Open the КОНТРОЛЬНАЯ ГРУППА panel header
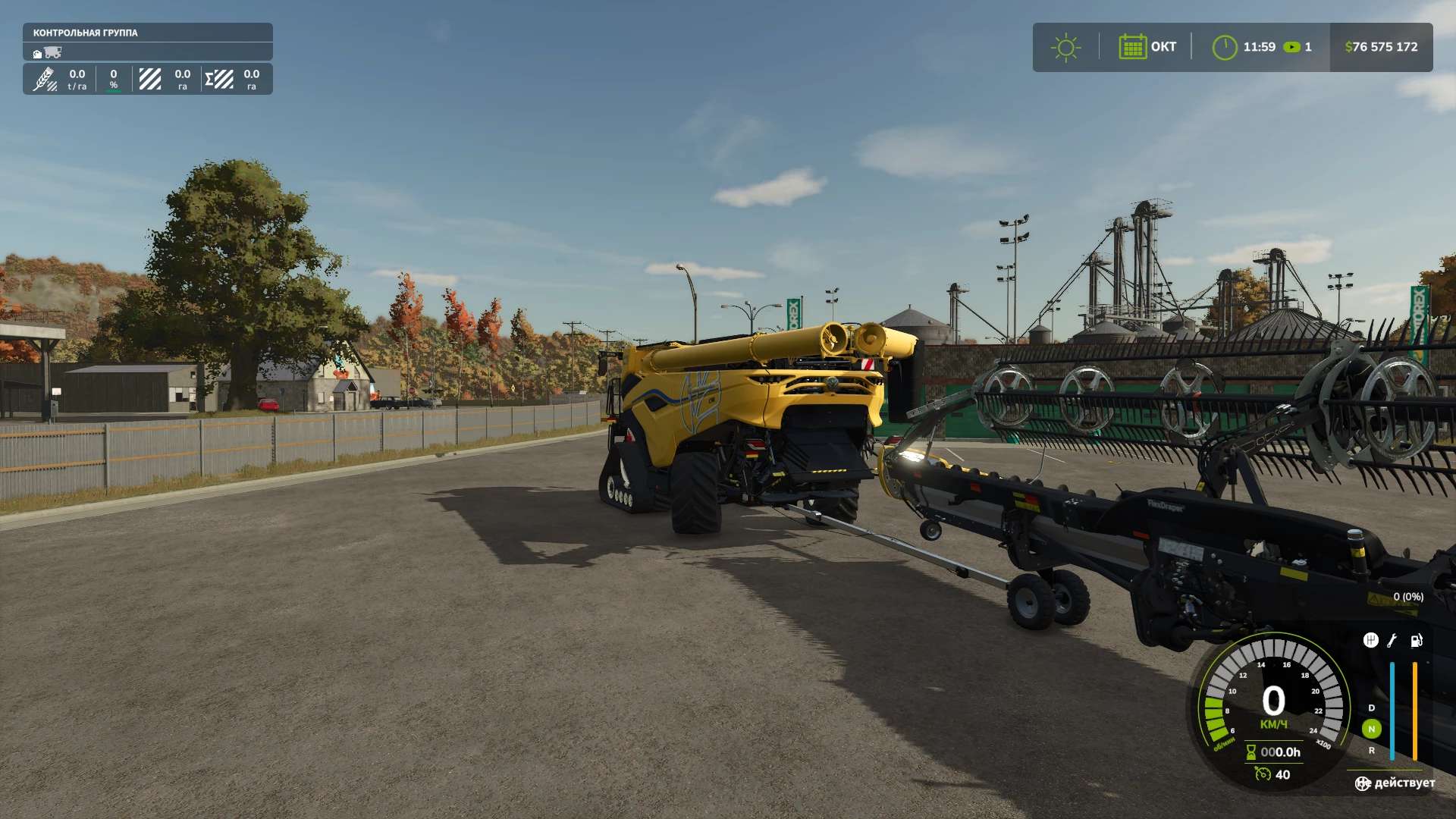The image size is (1456, 819). (x=86, y=33)
